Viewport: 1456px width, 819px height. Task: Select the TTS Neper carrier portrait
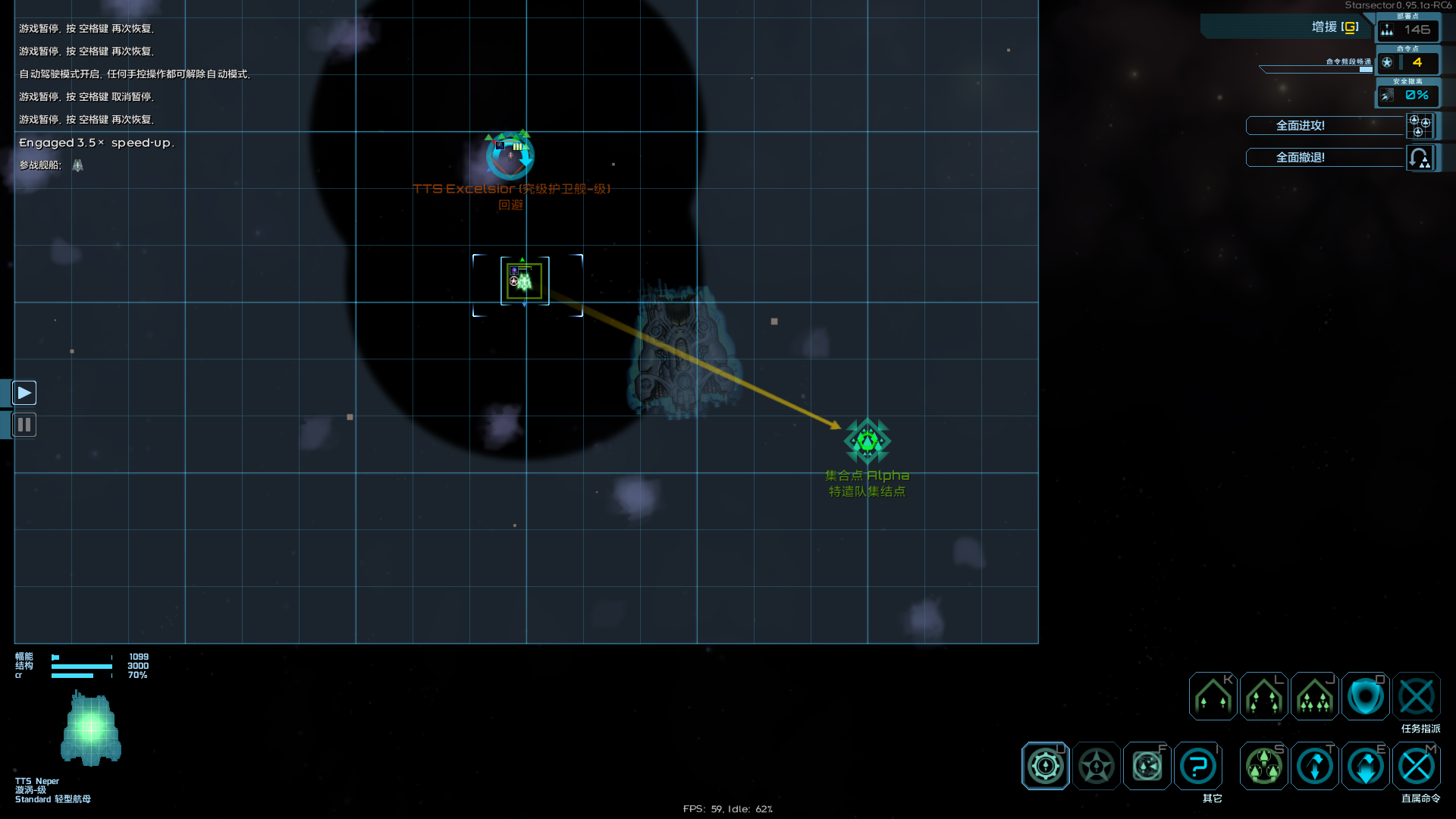91,728
